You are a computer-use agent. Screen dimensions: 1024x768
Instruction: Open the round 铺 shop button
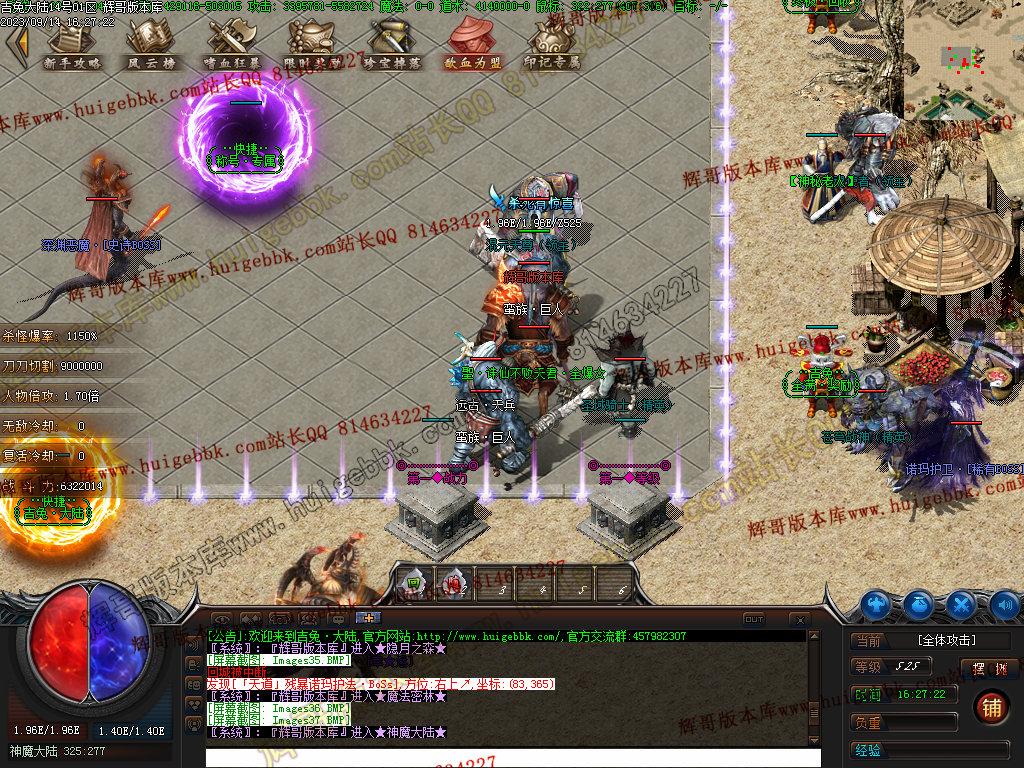(x=990, y=706)
